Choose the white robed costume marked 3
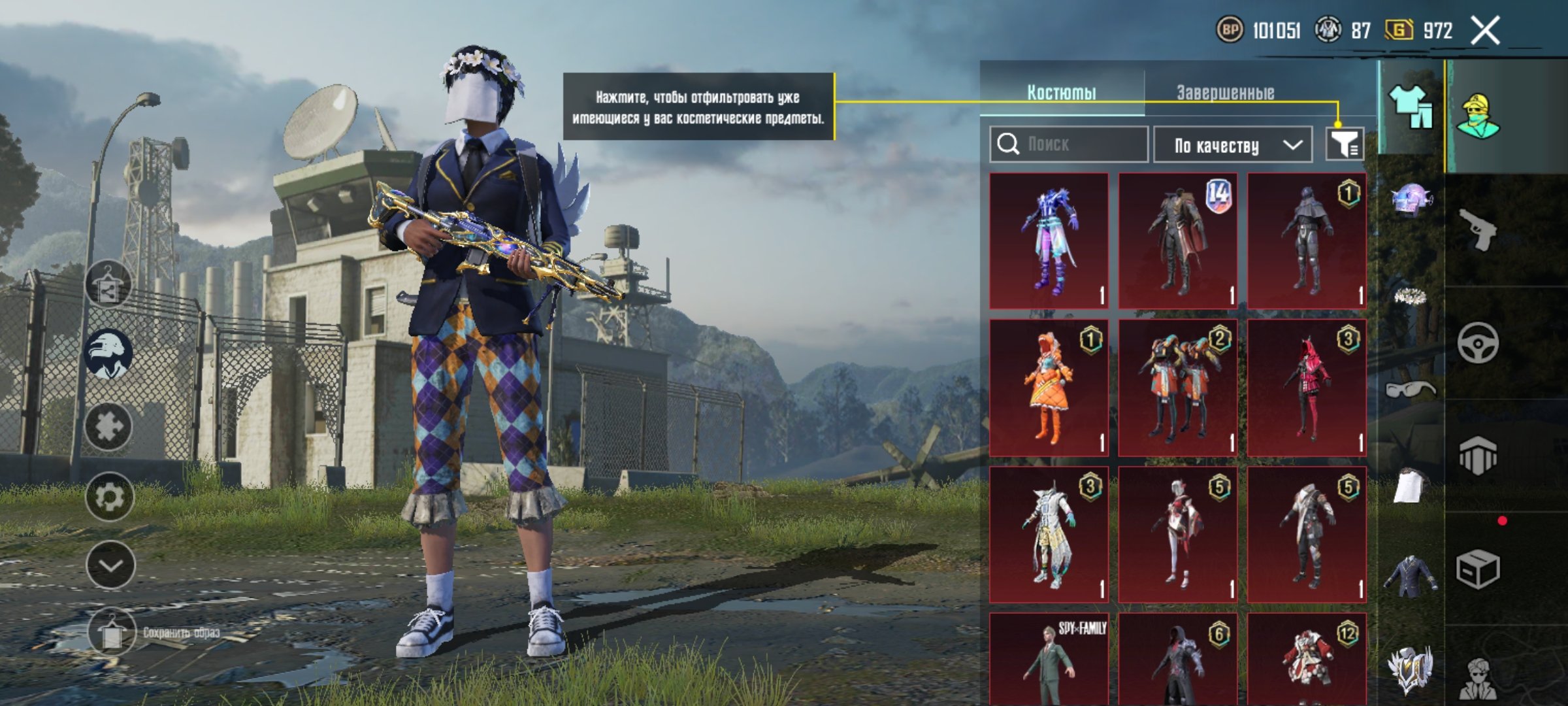The image size is (1568, 706). [x=1049, y=534]
